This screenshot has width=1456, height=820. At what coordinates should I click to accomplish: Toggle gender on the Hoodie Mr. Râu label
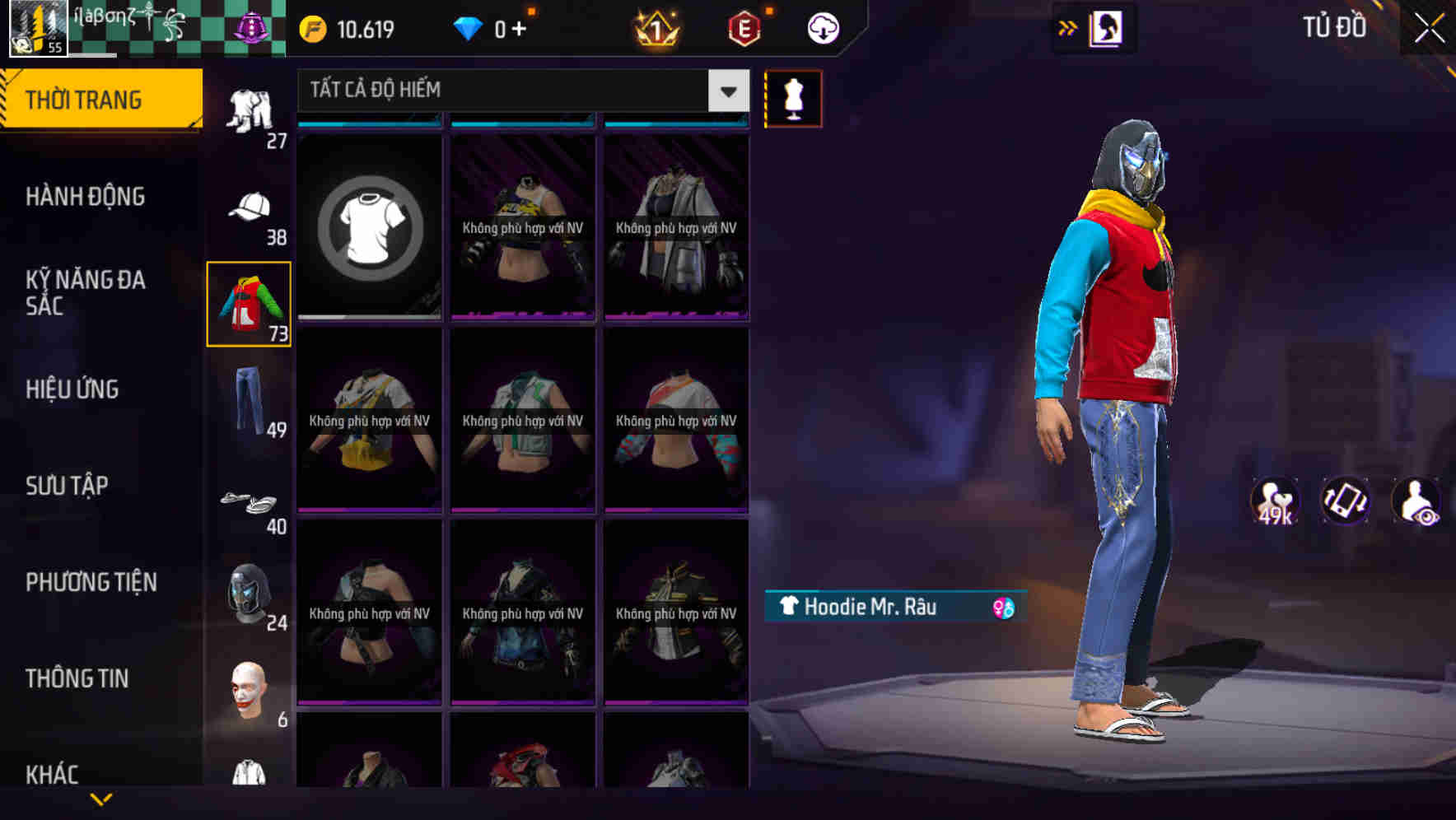(1004, 606)
